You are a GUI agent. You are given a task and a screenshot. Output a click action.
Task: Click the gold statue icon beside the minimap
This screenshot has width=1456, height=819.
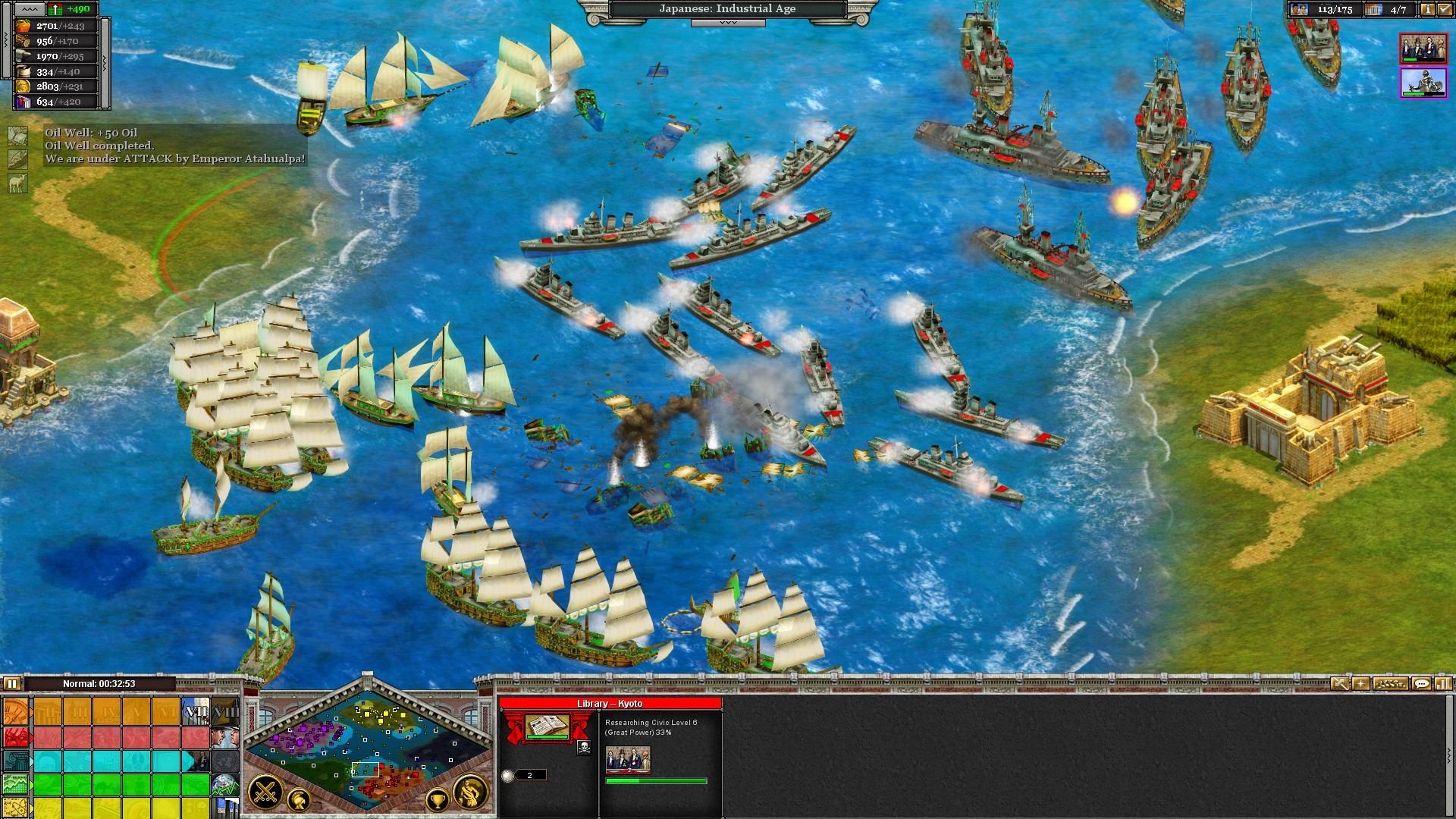[x=470, y=792]
